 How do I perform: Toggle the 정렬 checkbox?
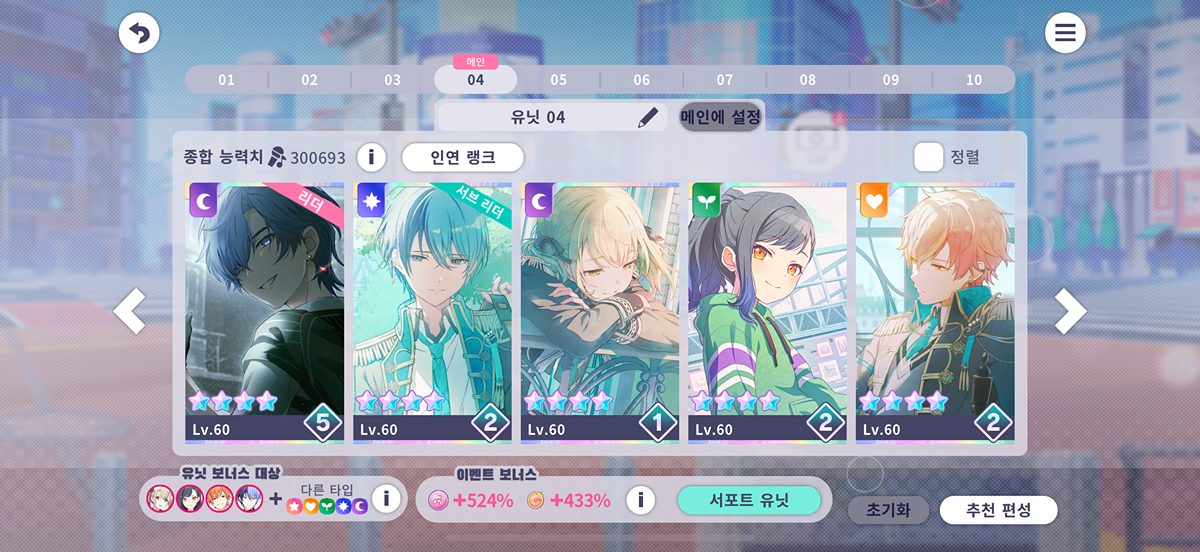(x=928, y=157)
